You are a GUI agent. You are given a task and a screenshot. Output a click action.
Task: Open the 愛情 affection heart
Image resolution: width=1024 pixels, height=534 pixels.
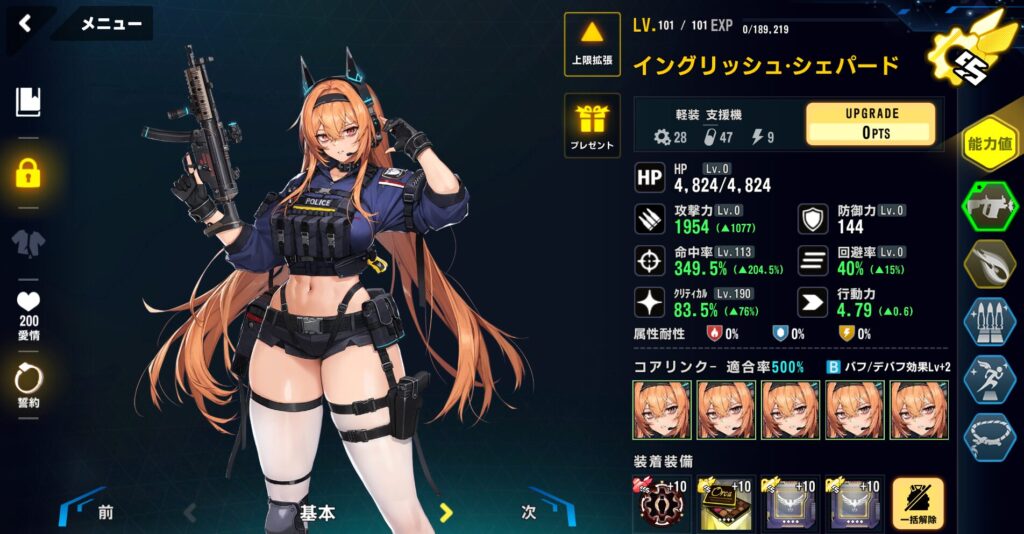(28, 311)
